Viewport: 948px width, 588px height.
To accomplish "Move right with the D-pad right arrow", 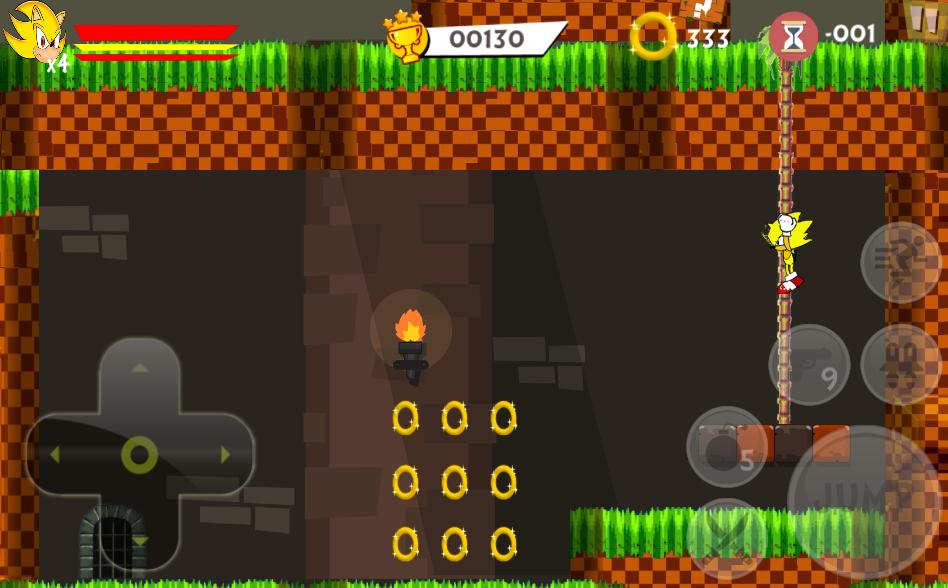I will click(x=225, y=455).
